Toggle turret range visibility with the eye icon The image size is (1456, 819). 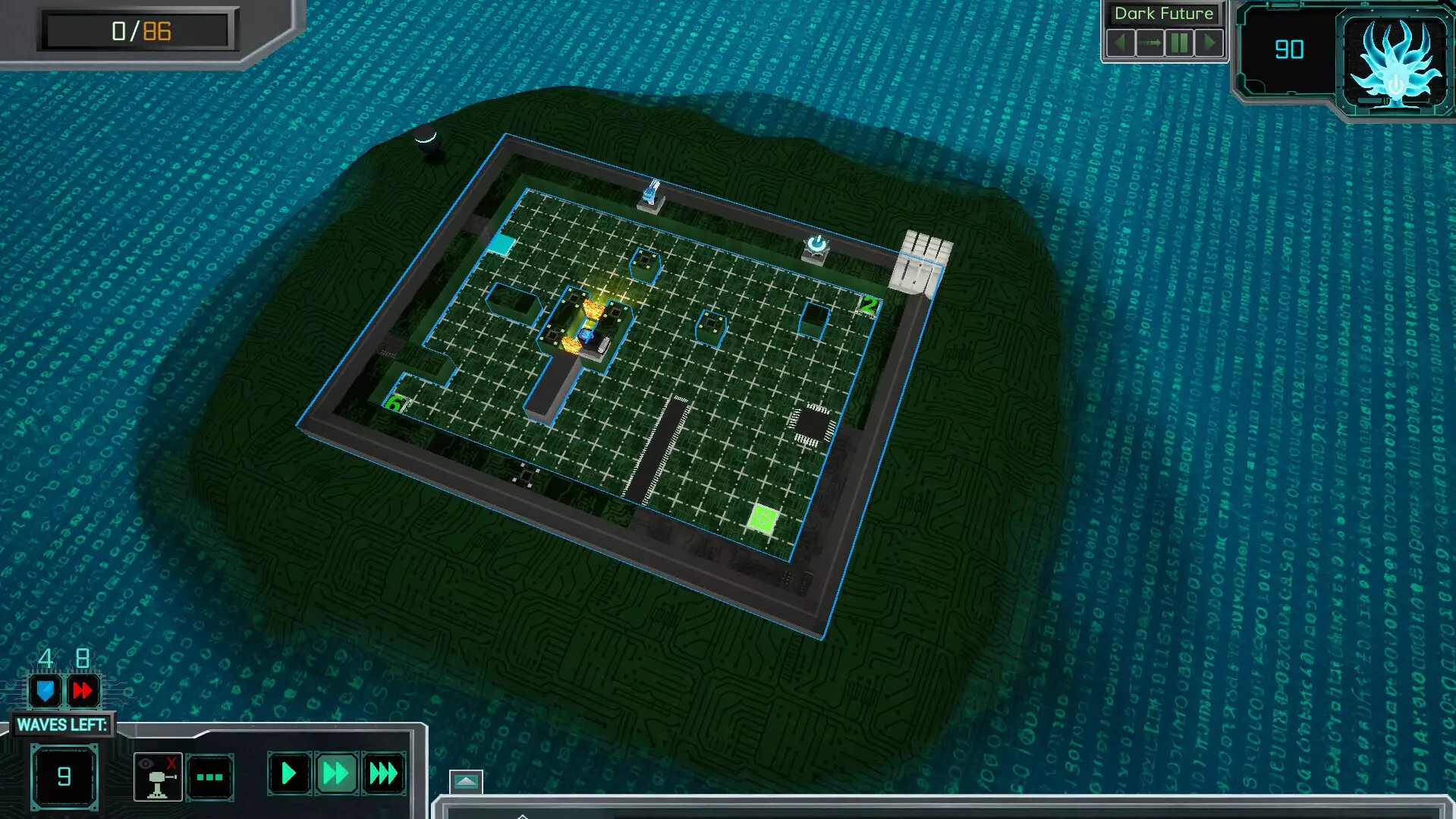(156, 777)
